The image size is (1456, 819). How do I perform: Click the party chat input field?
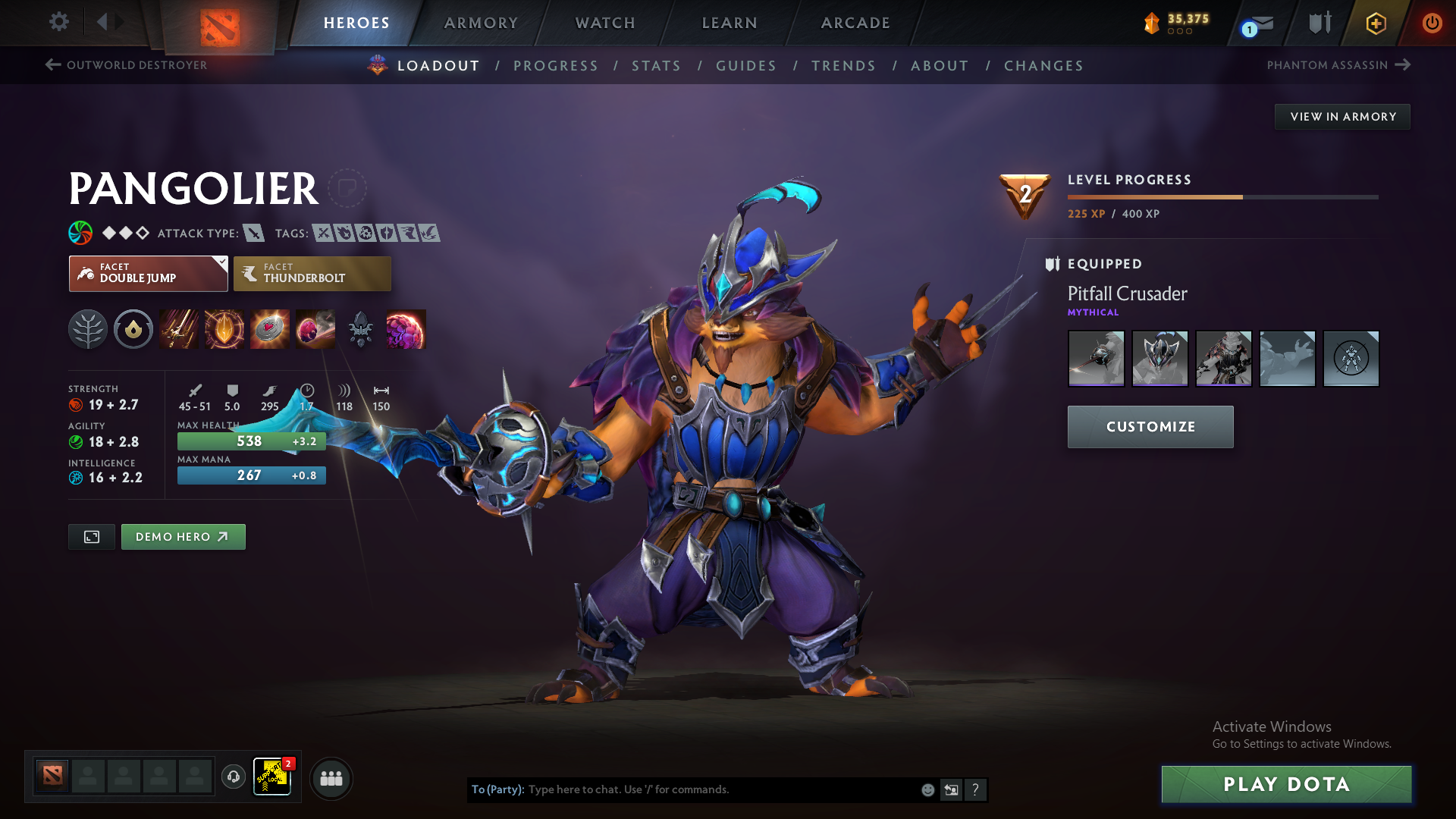click(x=720, y=789)
